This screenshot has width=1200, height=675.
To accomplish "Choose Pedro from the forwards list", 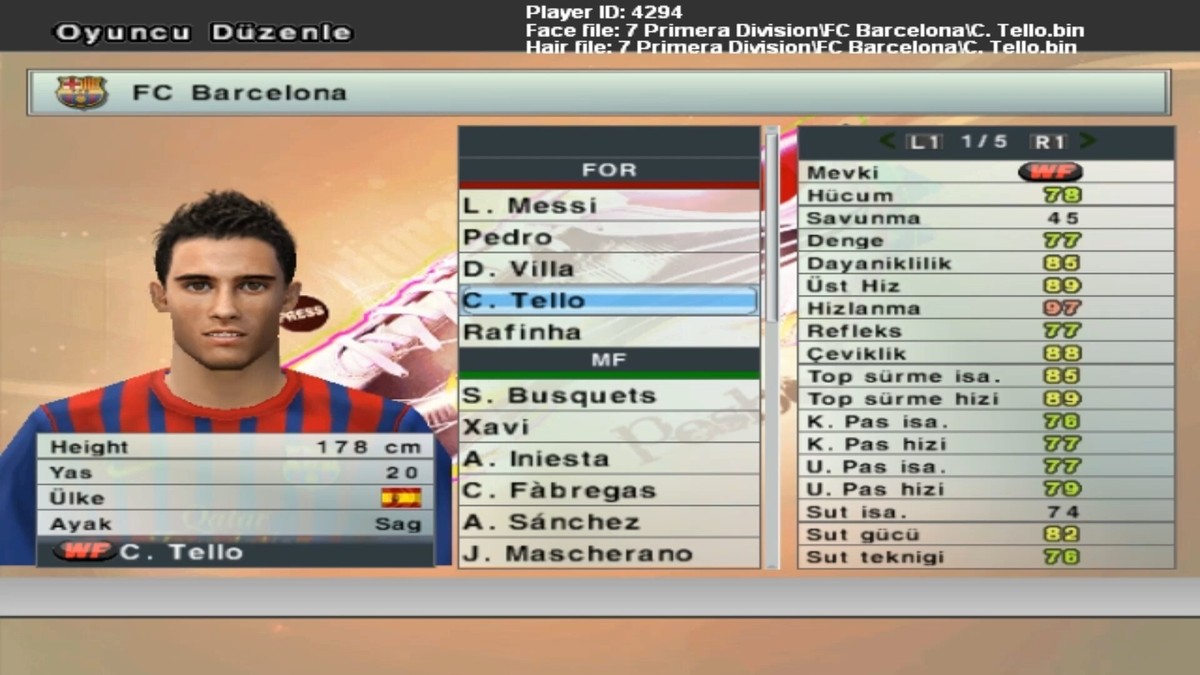I will coord(608,237).
